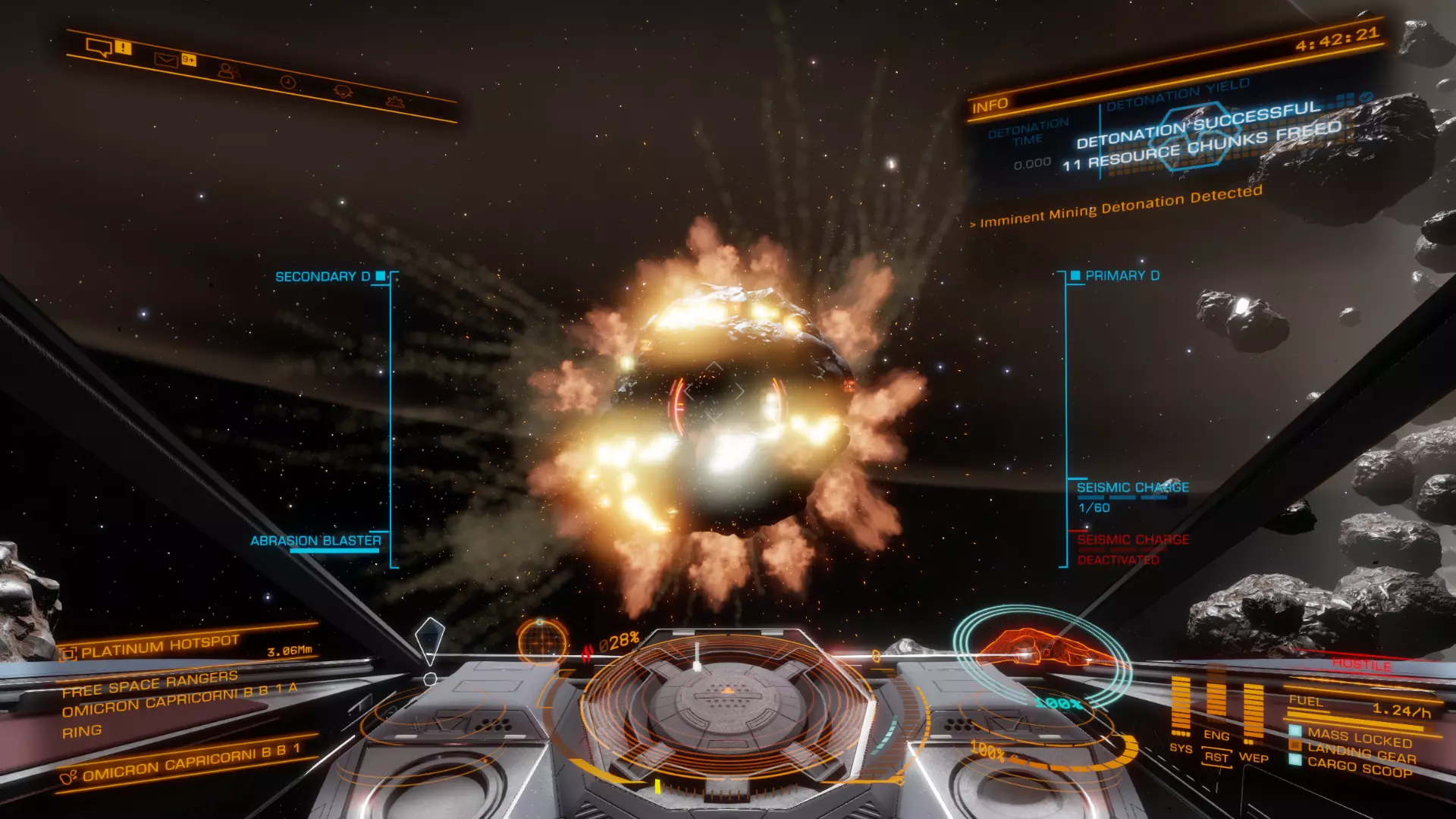The width and height of the screenshot is (1456, 819).
Task: Select the Omicron Capricorni B B 1 destination
Action: click(x=190, y=763)
